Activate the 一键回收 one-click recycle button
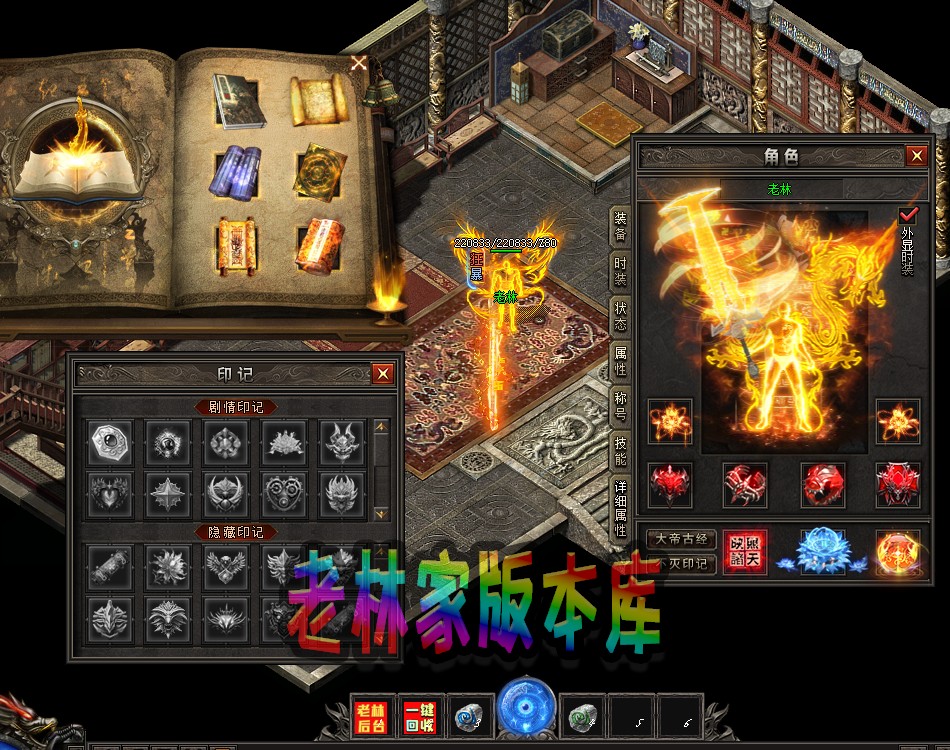Image resolution: width=950 pixels, height=750 pixels. pos(419,716)
